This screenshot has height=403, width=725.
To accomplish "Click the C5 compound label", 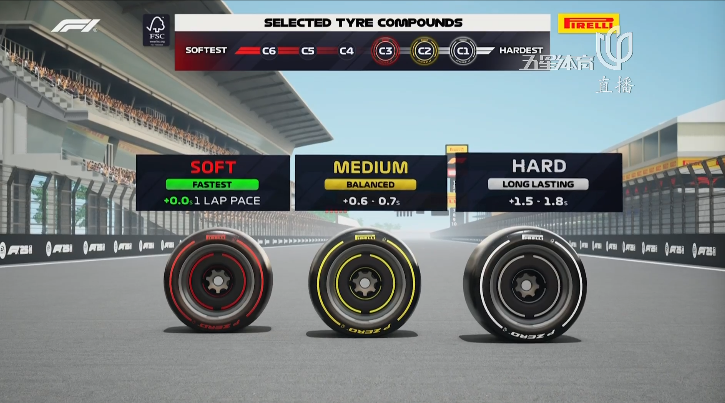I will coord(307,50).
